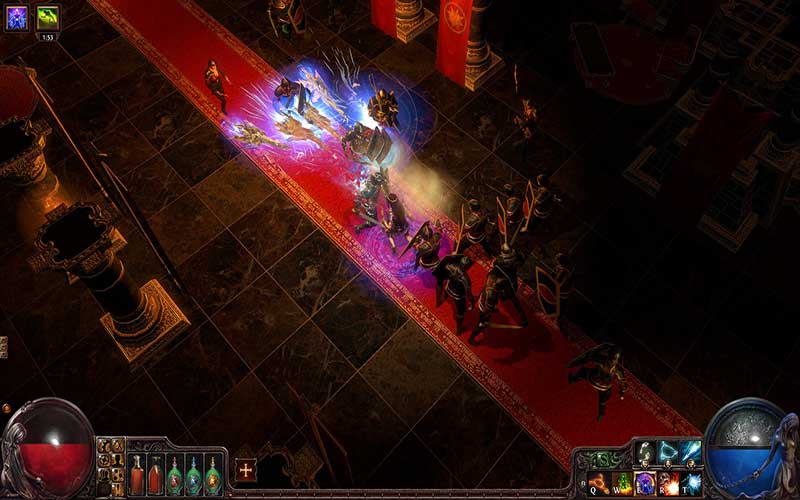Activate the flaming skull skill on R
Screen dimensions: 800x500
point(668,483)
